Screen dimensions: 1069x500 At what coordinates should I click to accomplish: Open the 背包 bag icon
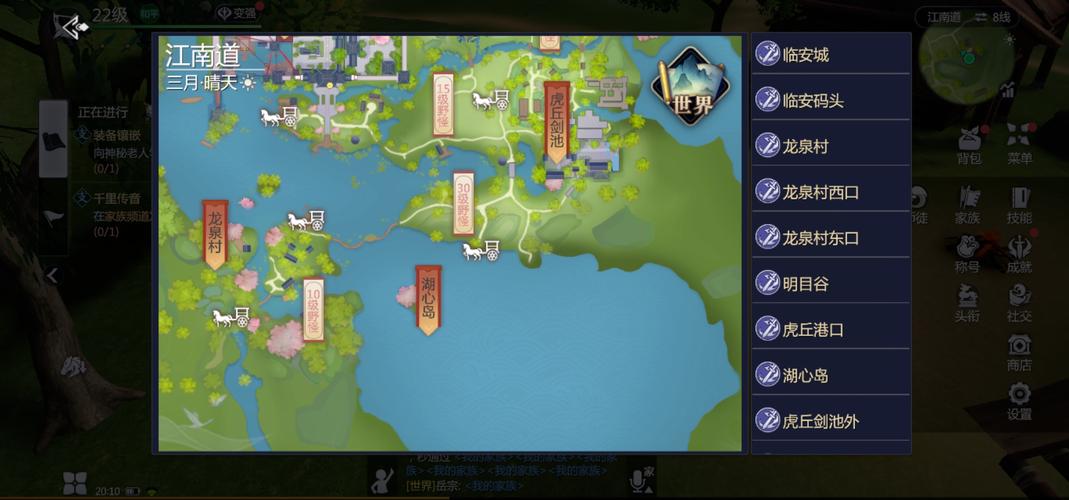tap(969, 145)
